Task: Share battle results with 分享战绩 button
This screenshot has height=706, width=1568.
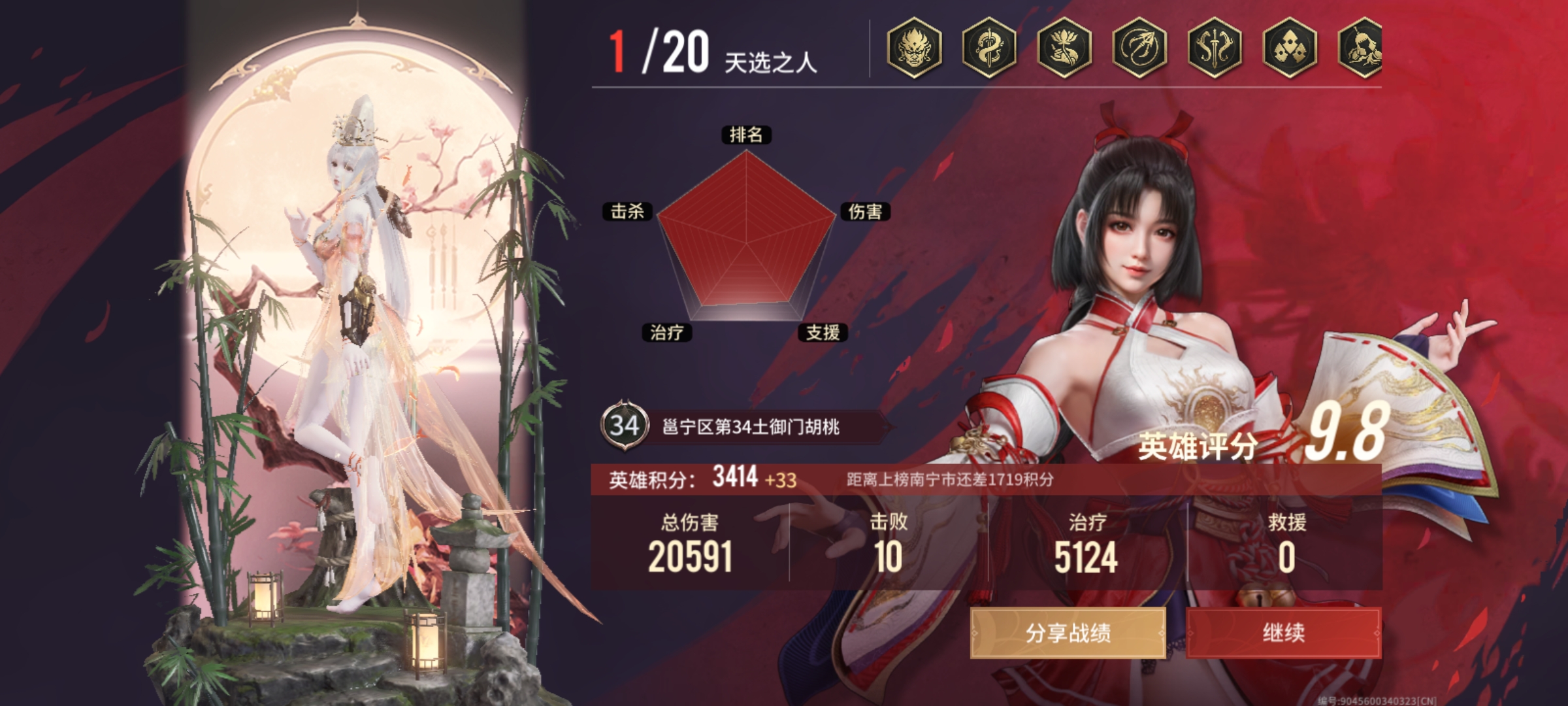Action: [1068, 632]
